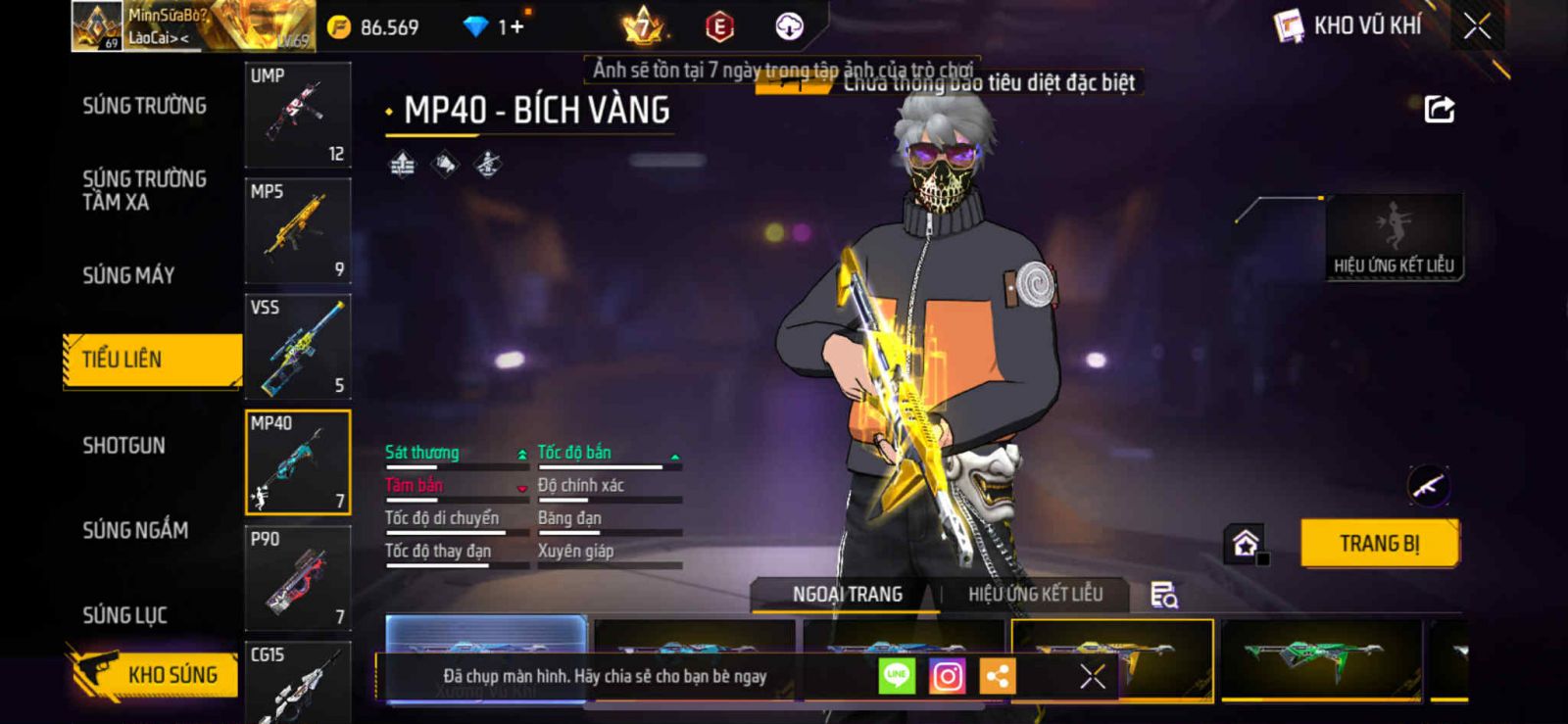Open the Súng Ngắm category
Image resolution: width=1568 pixels, height=724 pixels.
coord(135,530)
